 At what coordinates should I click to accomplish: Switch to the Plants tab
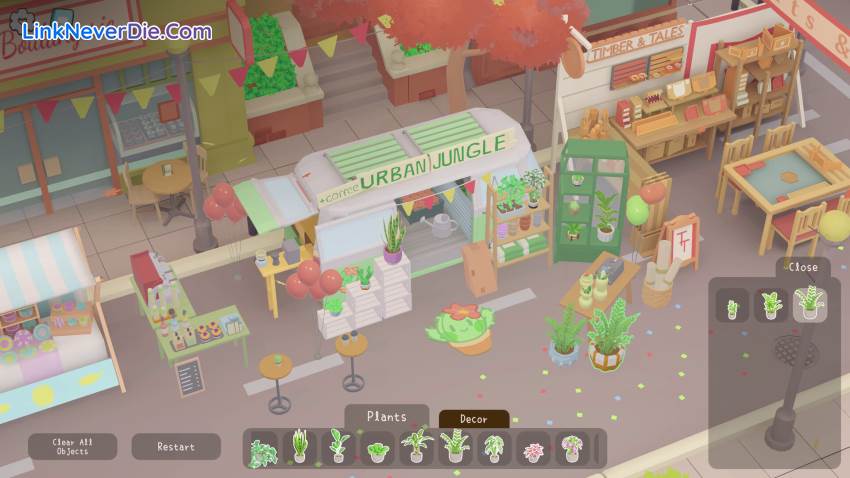(386, 416)
